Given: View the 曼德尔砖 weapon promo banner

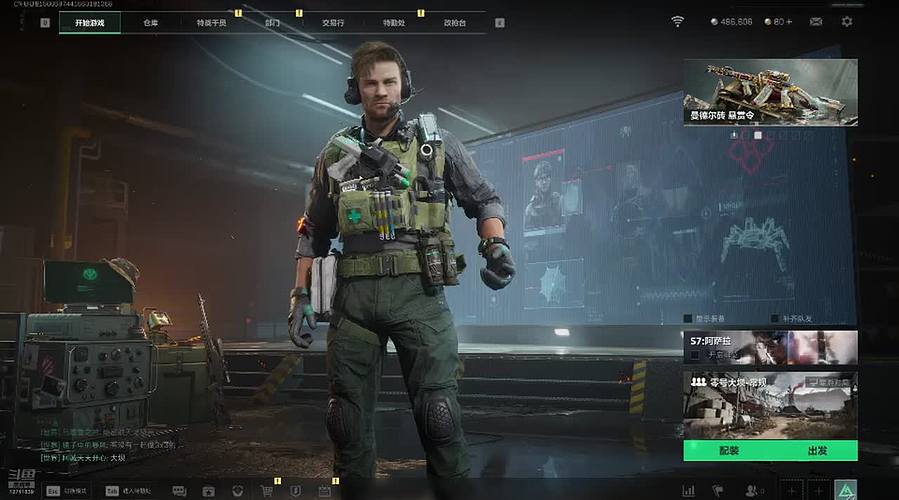Looking at the screenshot, I should [x=770, y=92].
